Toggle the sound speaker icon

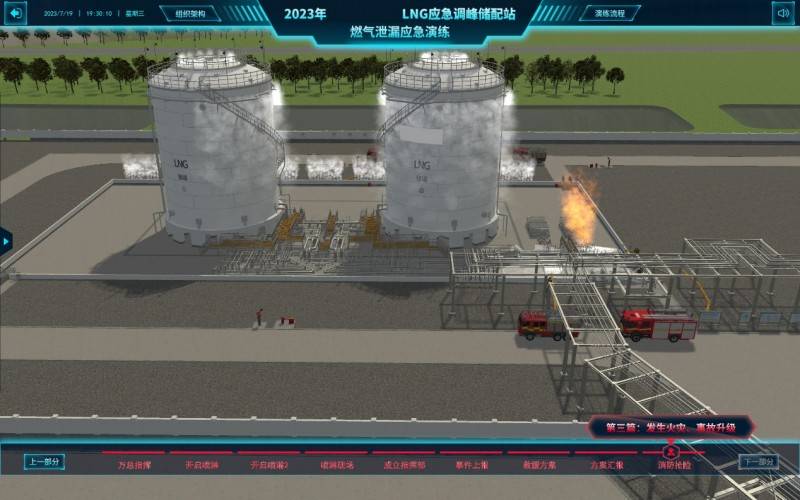pos(782,13)
